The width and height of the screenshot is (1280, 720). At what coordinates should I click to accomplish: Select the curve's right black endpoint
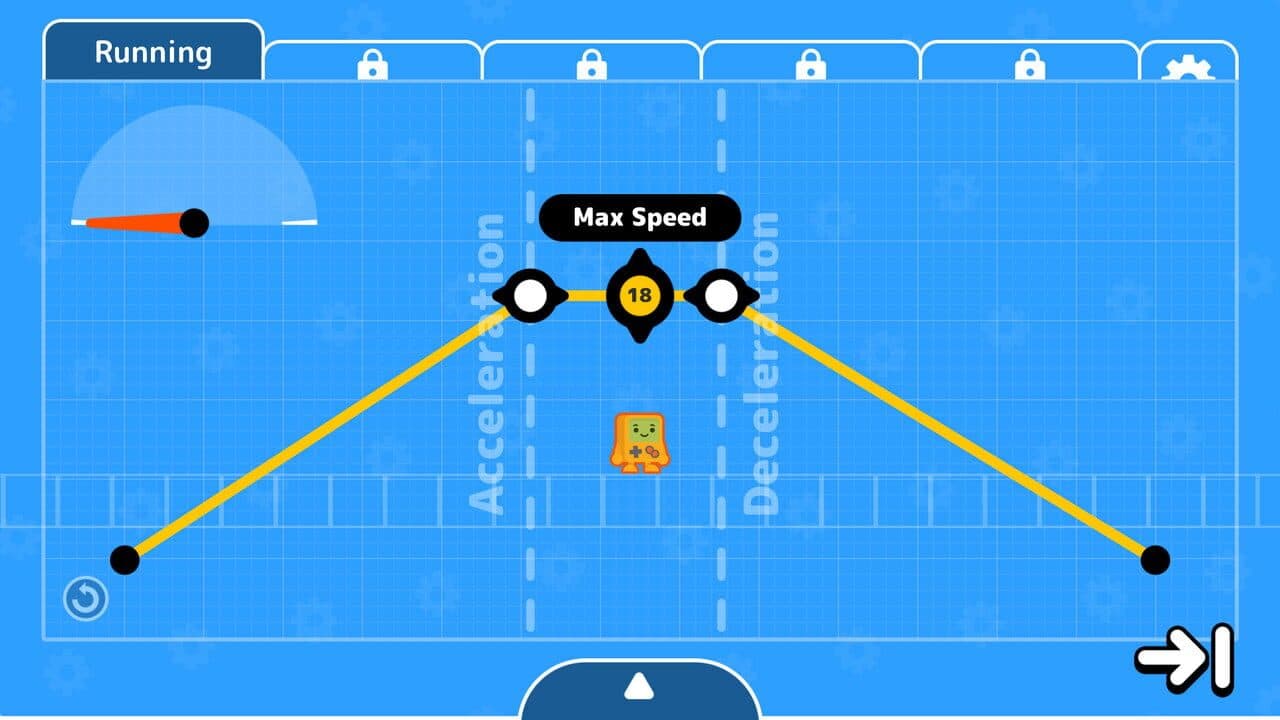[1155, 562]
